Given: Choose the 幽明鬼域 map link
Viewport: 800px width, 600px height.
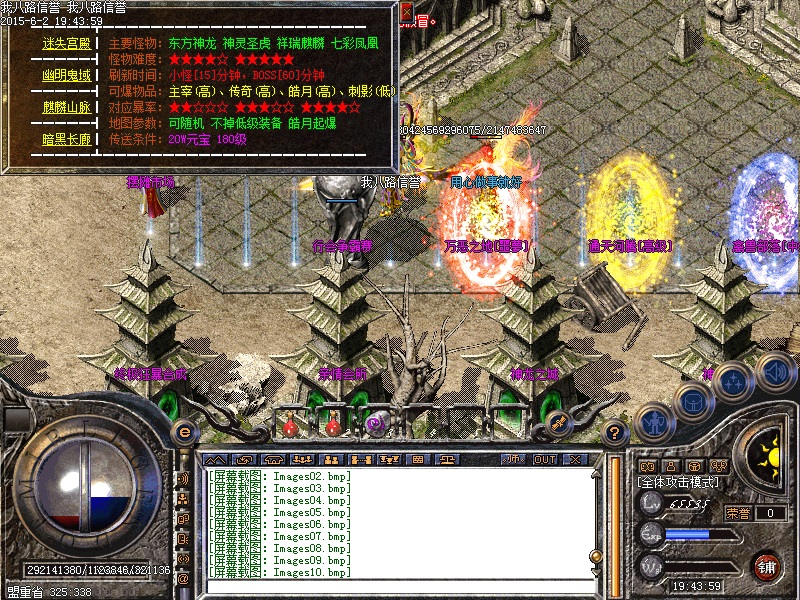Looking at the screenshot, I should 66,75.
